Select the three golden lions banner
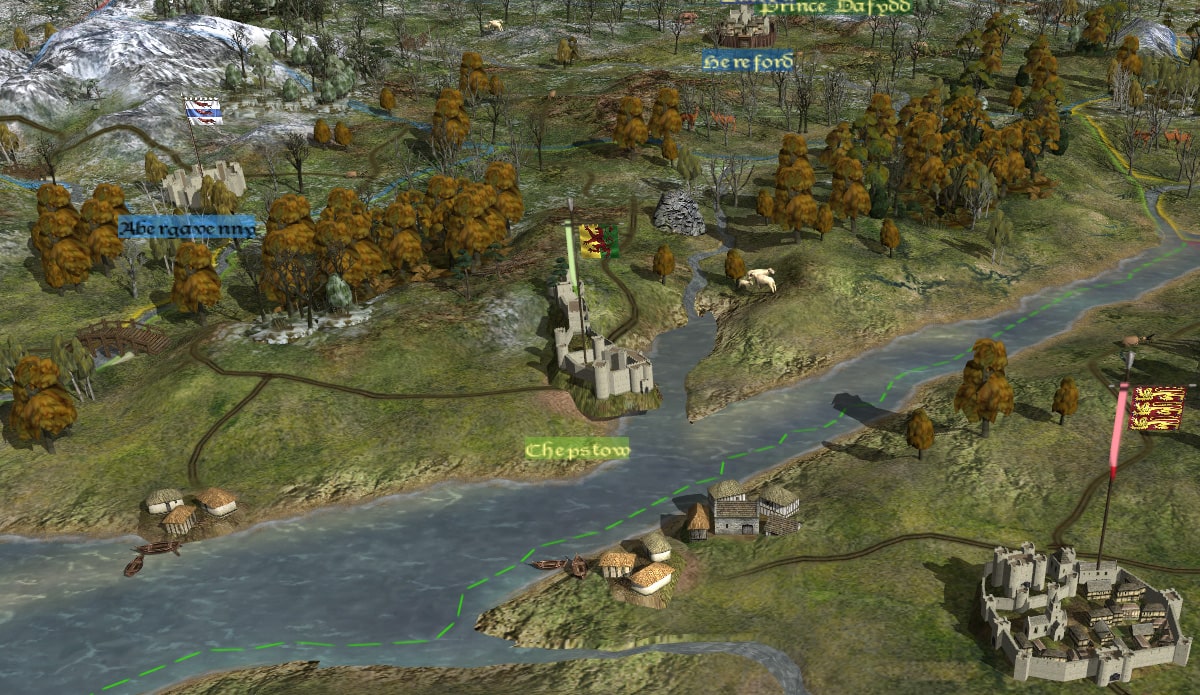 coord(1157,407)
